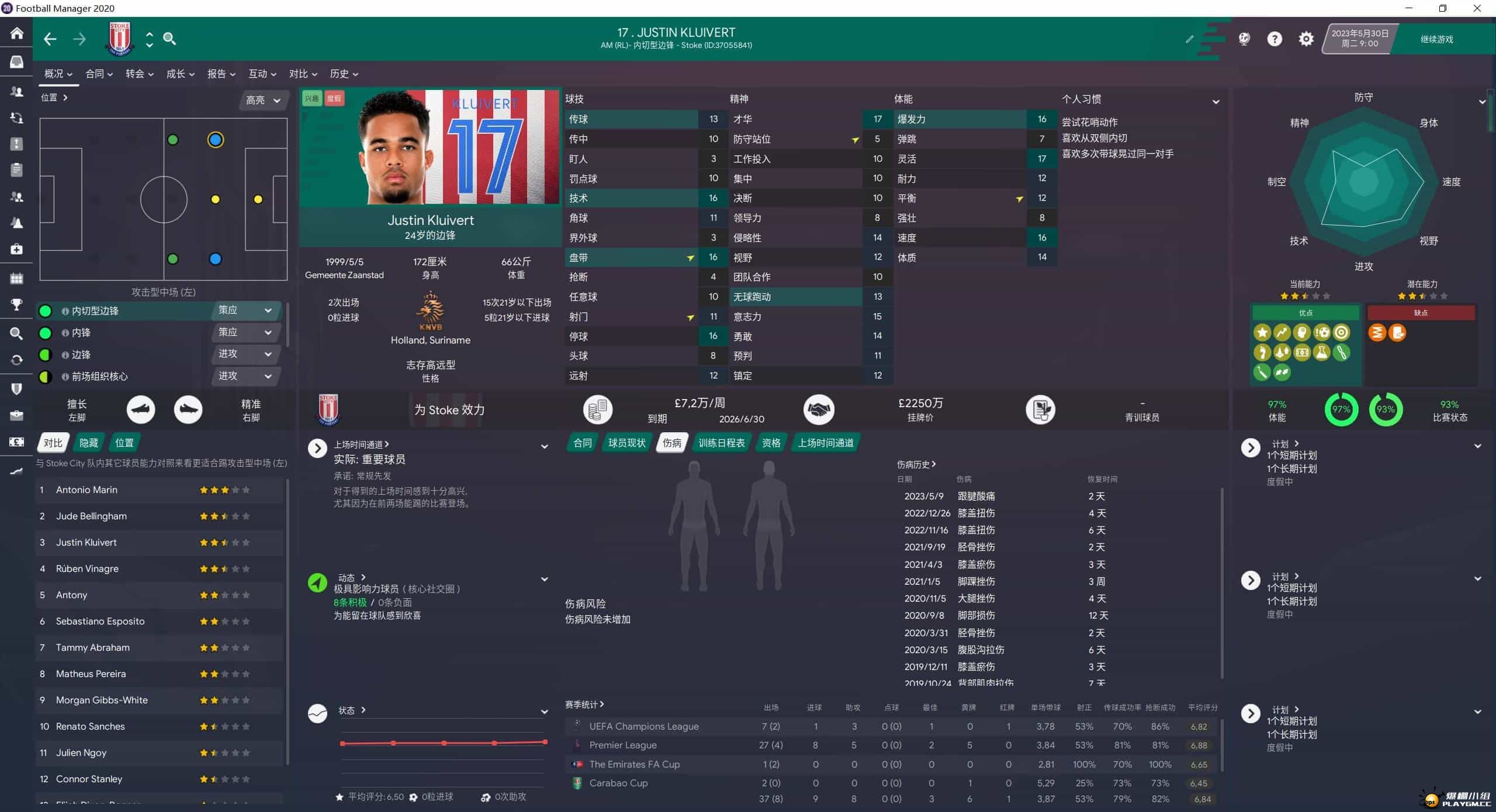Open the settings gear icon
Screen dimensions: 1496x812
[x=1305, y=39]
